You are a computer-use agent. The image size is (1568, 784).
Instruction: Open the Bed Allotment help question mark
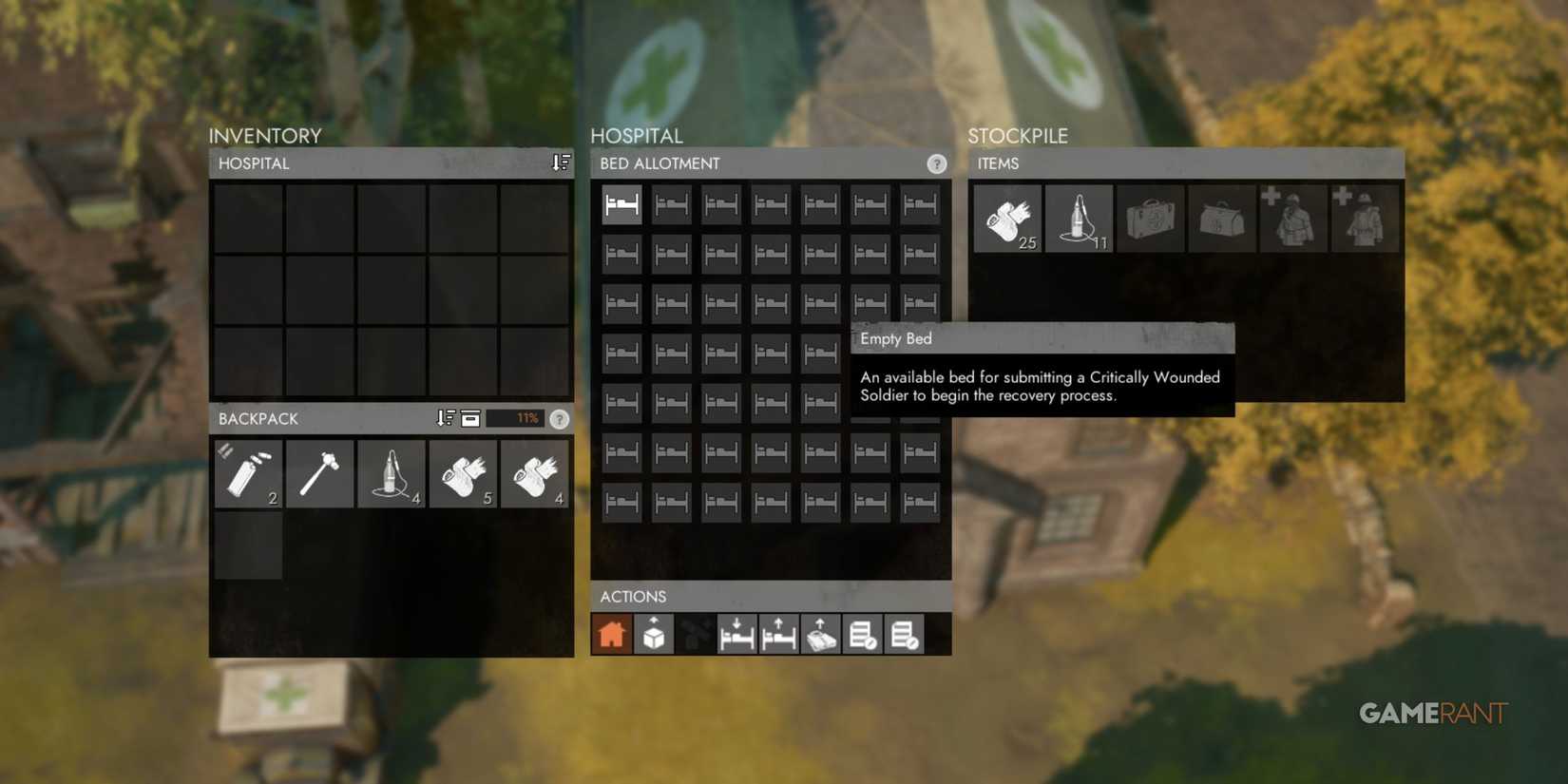pos(938,163)
